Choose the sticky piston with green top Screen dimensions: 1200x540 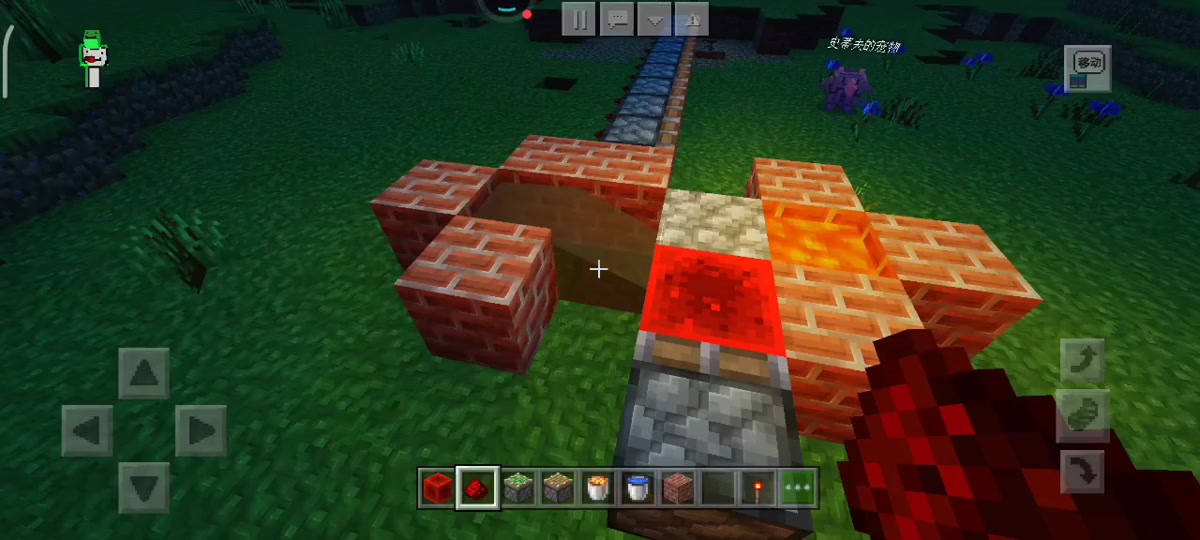click(516, 488)
